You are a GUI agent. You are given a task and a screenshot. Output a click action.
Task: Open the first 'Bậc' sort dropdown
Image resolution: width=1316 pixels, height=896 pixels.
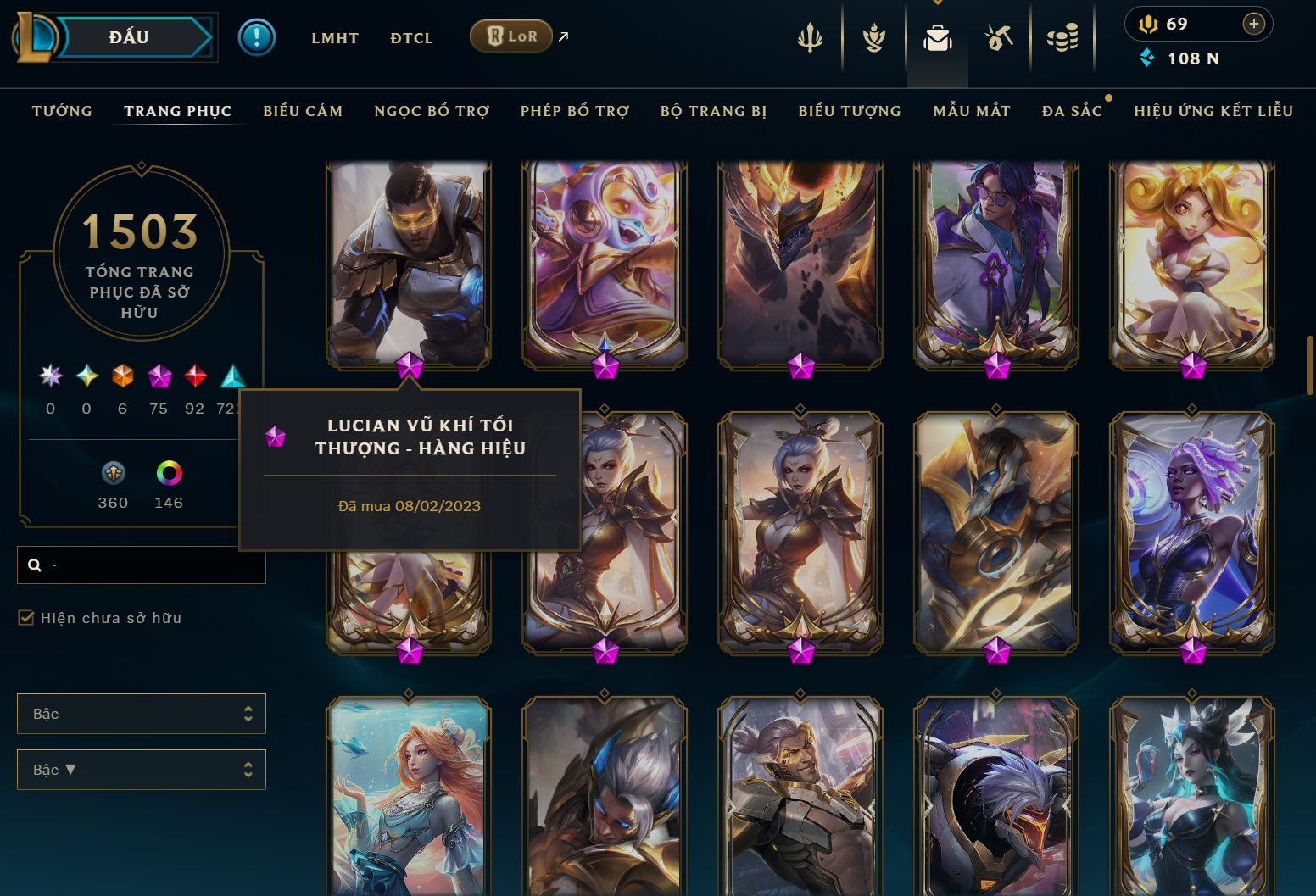pyautogui.click(x=141, y=714)
